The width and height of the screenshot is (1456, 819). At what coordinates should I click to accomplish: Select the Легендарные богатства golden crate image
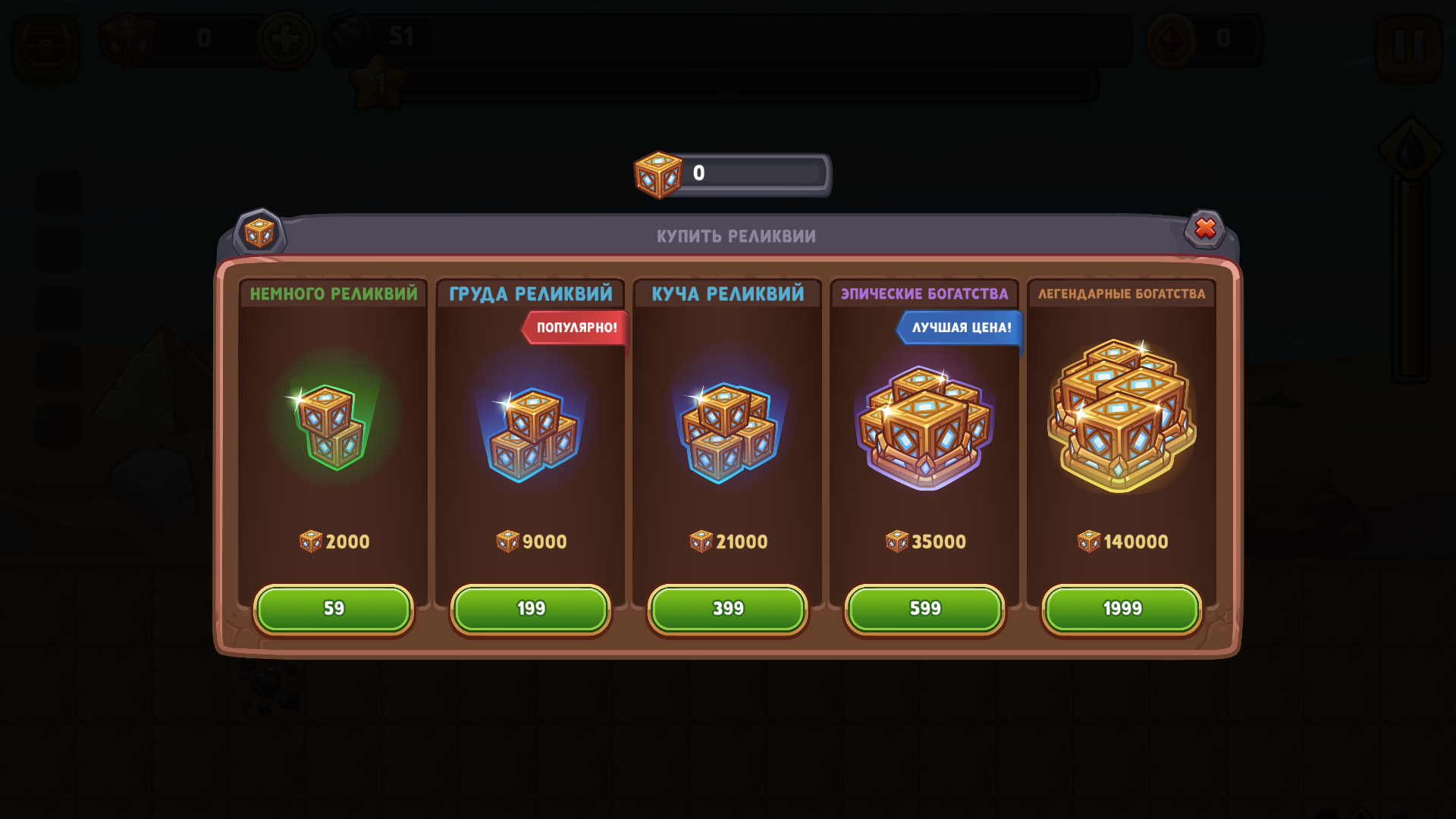1122,417
